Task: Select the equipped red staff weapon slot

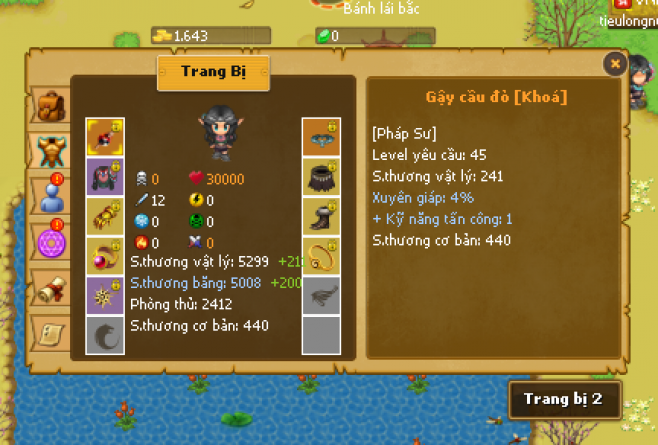Action: 104,137
